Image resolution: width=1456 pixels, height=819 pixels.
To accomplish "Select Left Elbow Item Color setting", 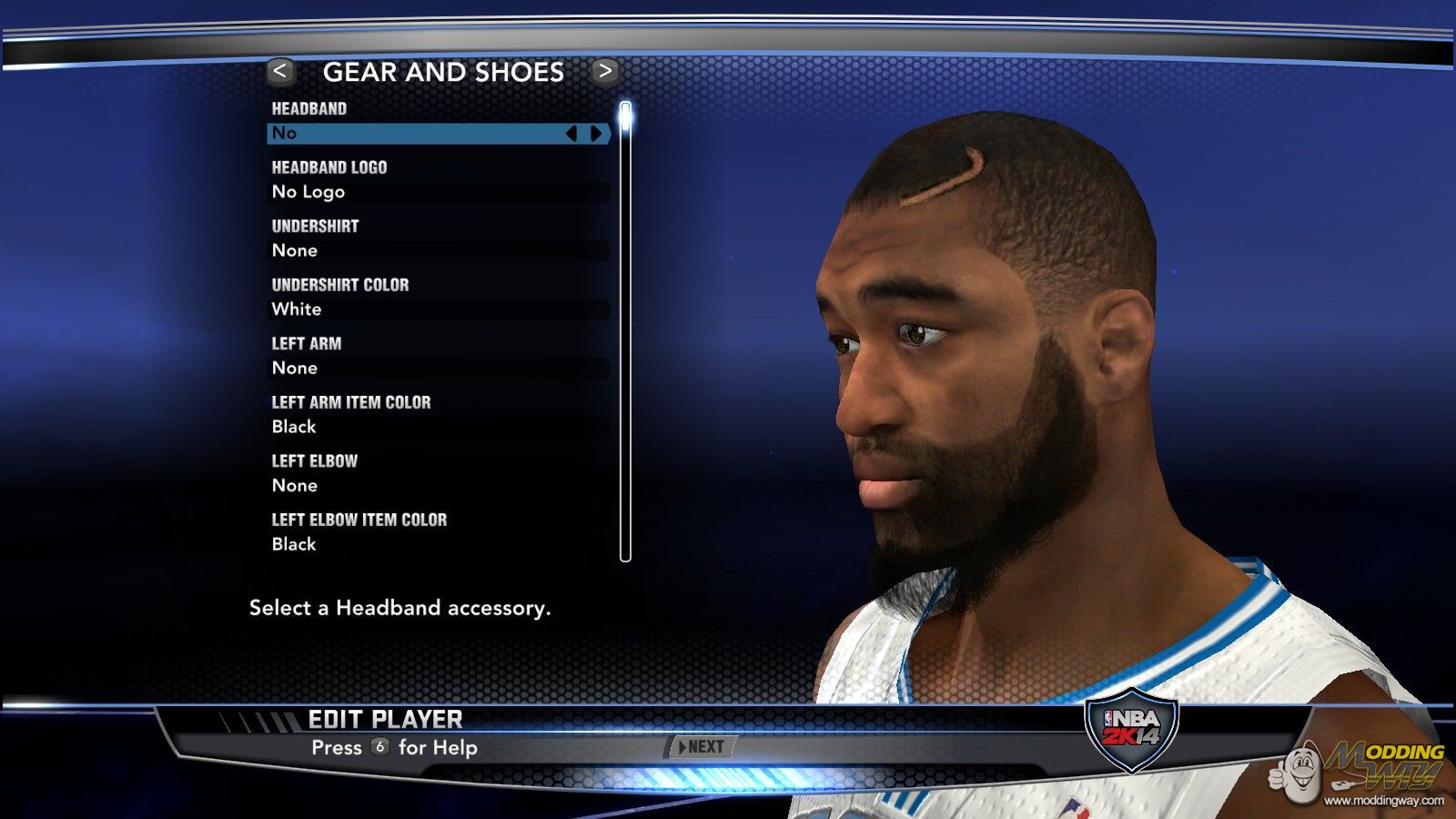I will (x=439, y=544).
